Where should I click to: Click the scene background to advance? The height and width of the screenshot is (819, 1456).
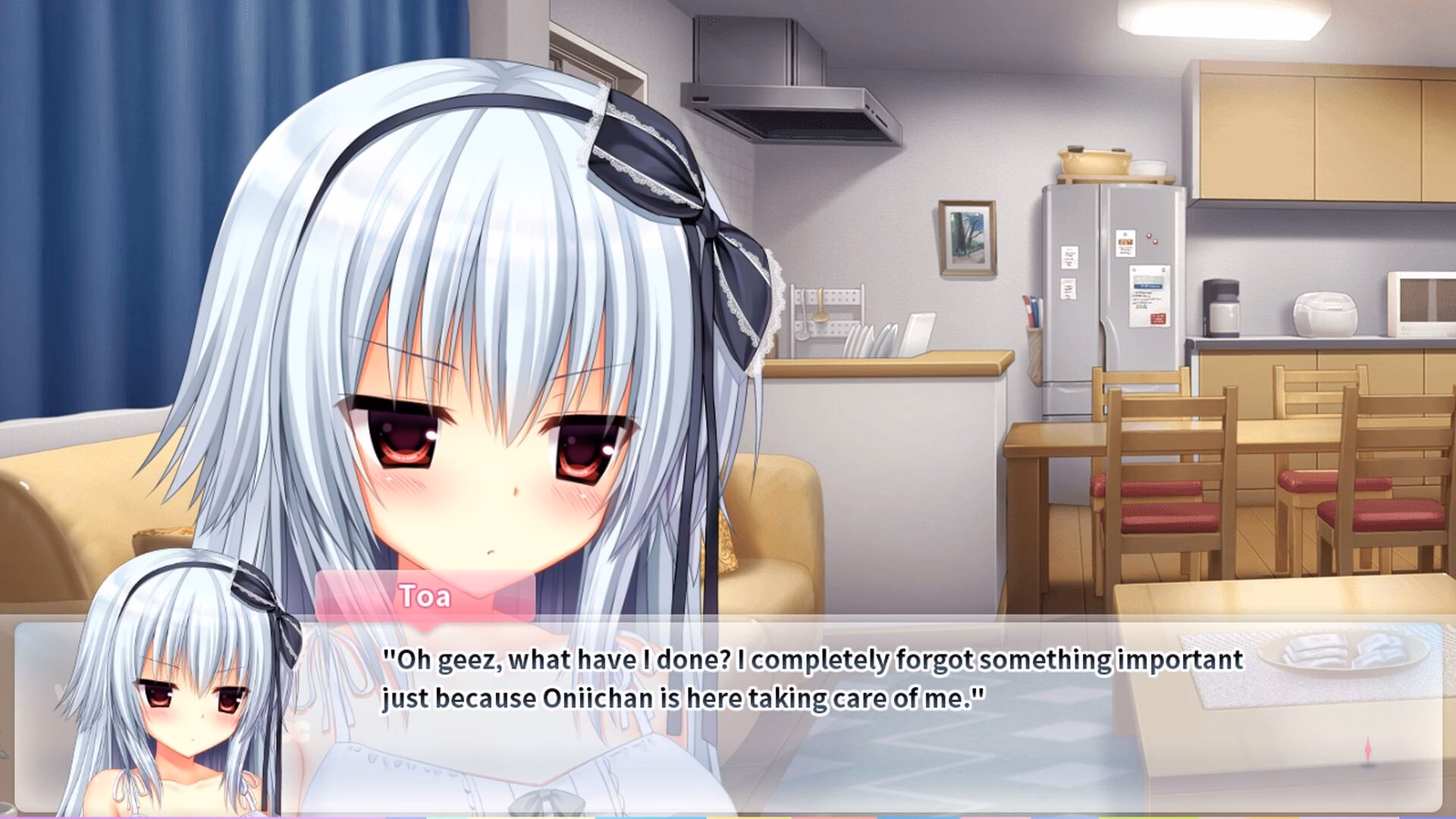pos(1137,227)
